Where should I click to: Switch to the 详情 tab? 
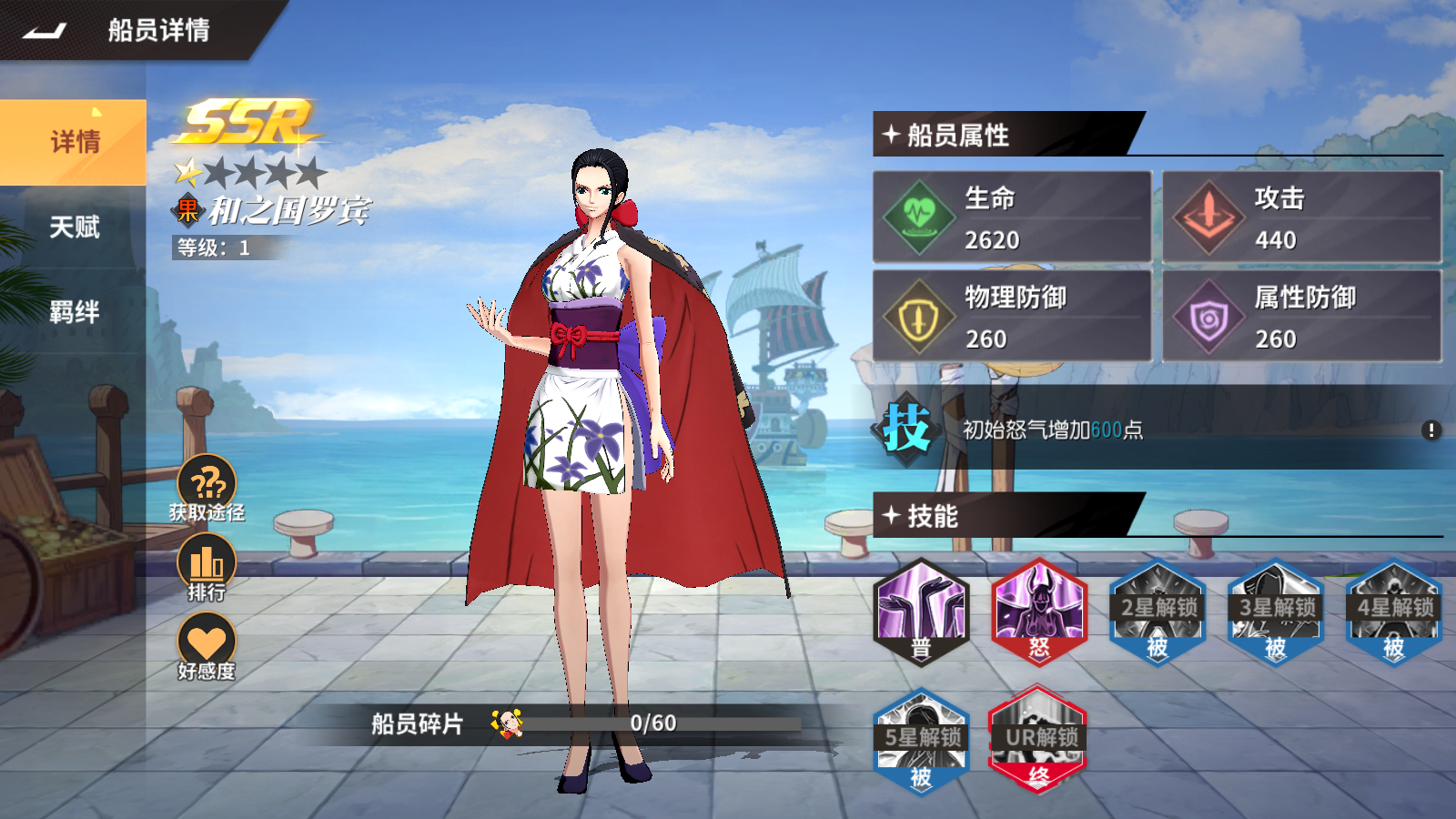pyautogui.click(x=74, y=142)
